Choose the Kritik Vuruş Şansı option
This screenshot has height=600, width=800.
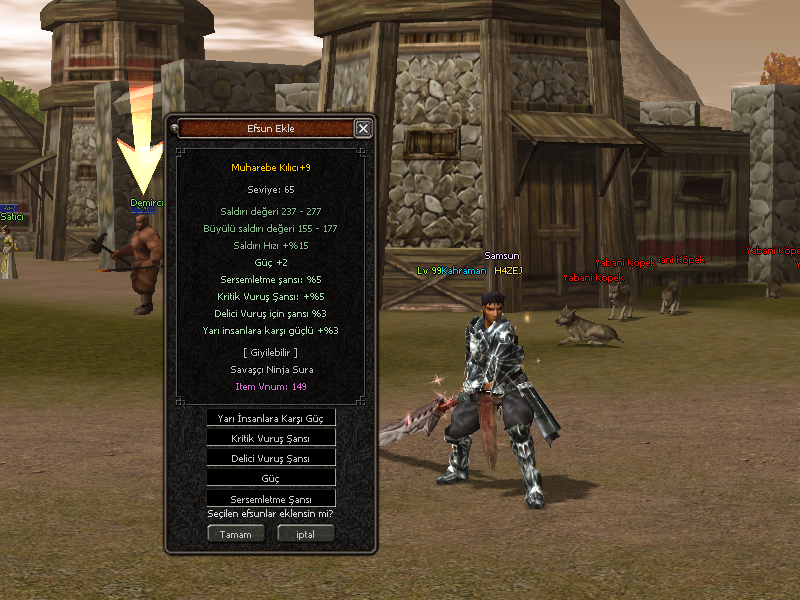click(271, 438)
